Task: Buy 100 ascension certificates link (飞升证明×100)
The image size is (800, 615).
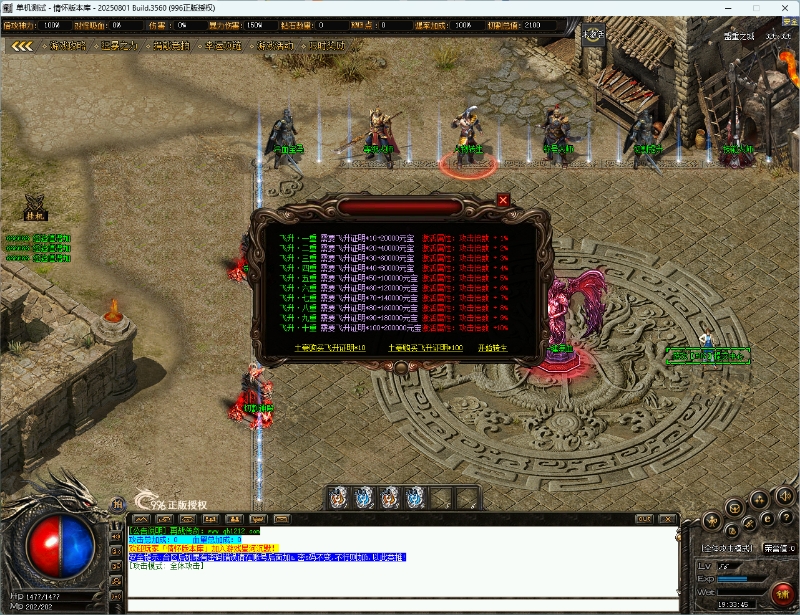Action: pos(429,348)
